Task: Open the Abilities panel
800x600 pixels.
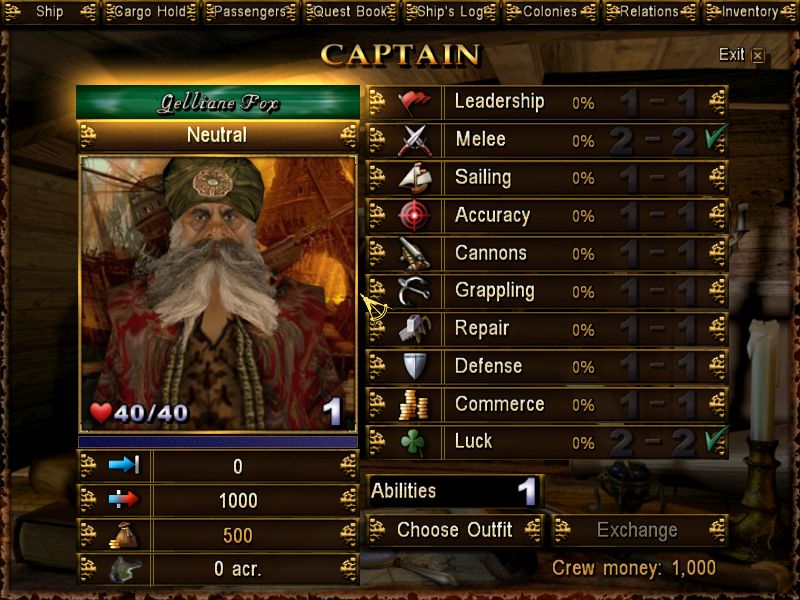Action: (x=455, y=491)
